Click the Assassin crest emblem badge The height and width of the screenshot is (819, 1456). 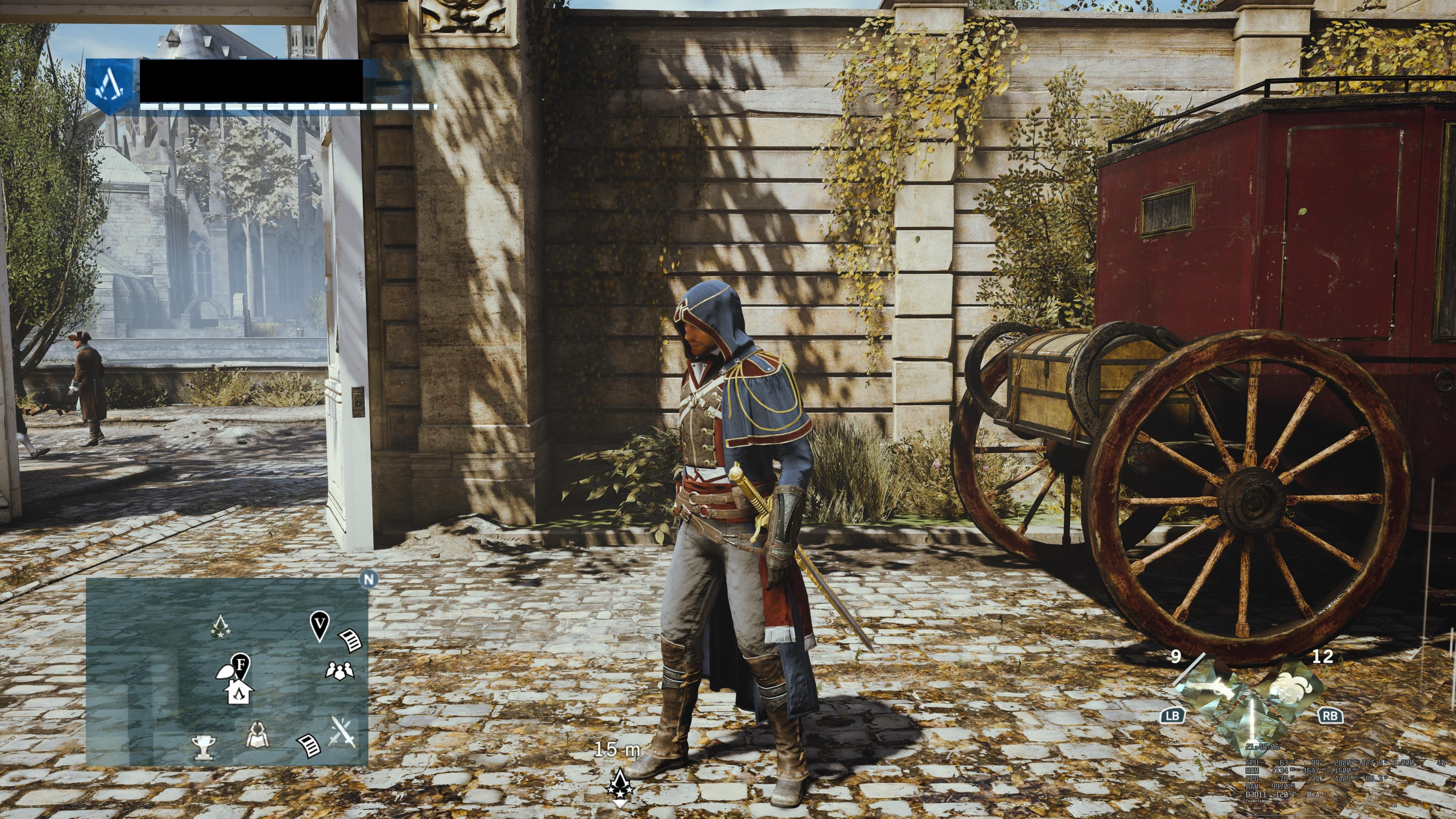pyautogui.click(x=112, y=86)
